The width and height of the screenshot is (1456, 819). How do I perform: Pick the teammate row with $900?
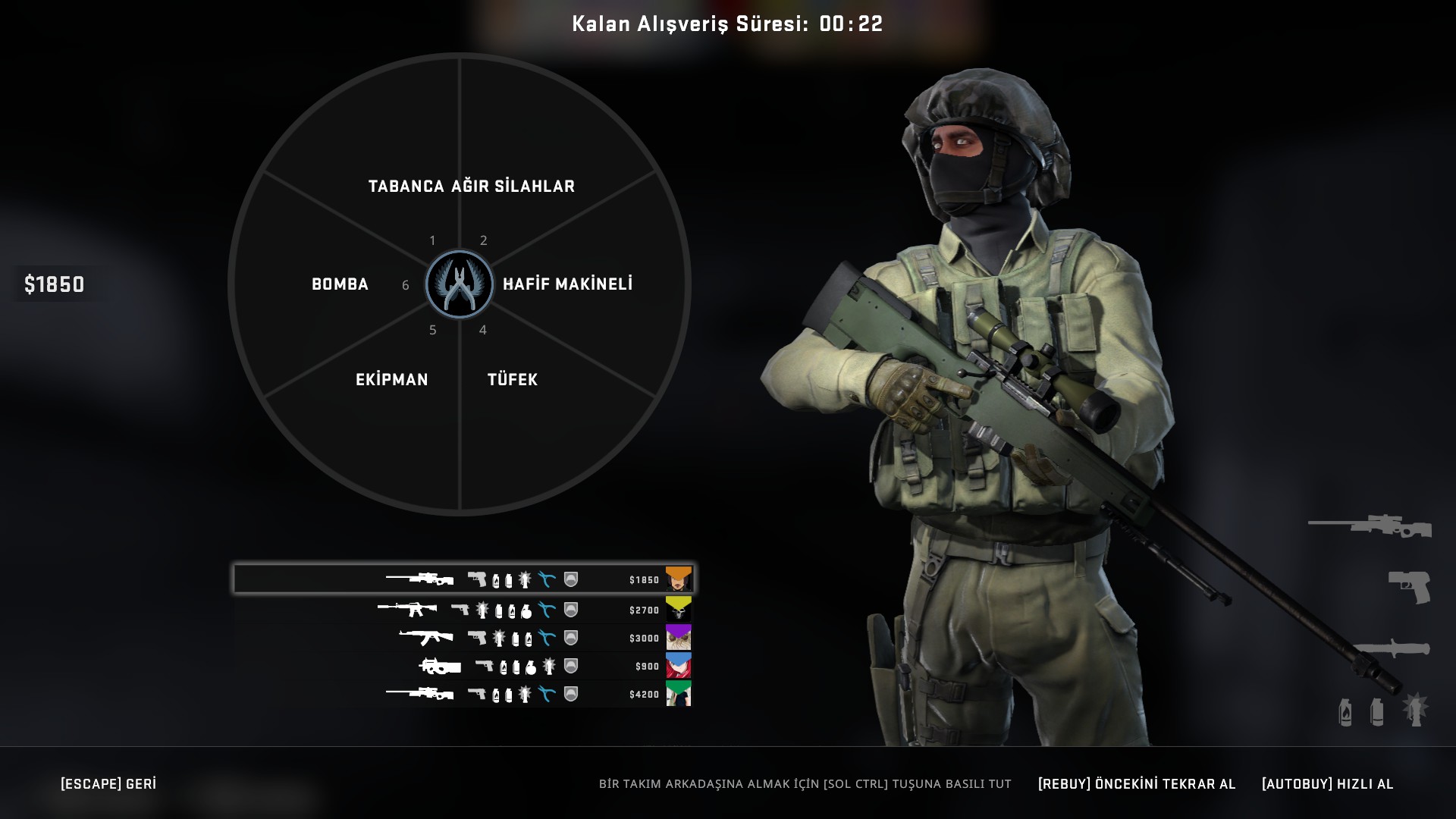click(x=463, y=666)
